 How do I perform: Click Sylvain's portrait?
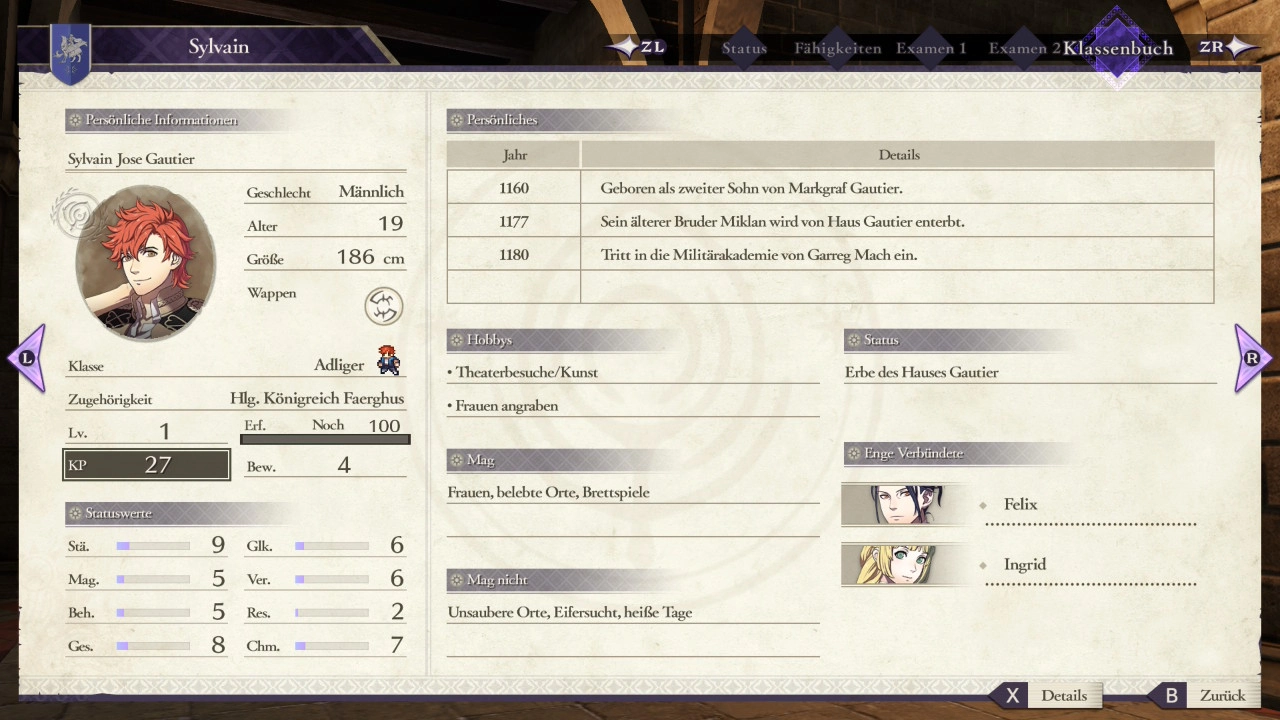145,263
